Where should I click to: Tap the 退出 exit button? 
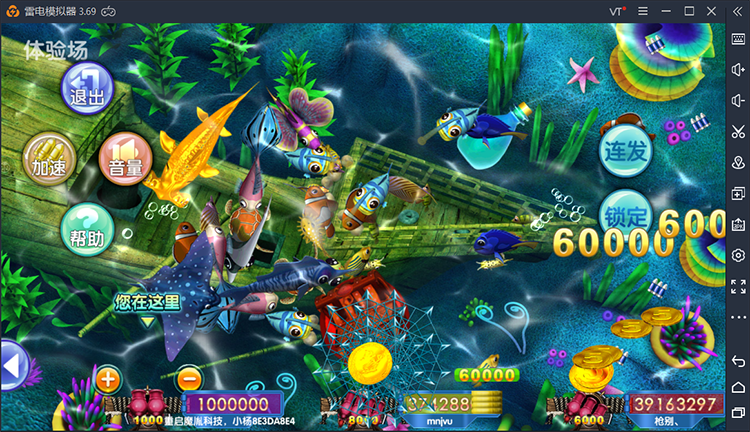87,88
